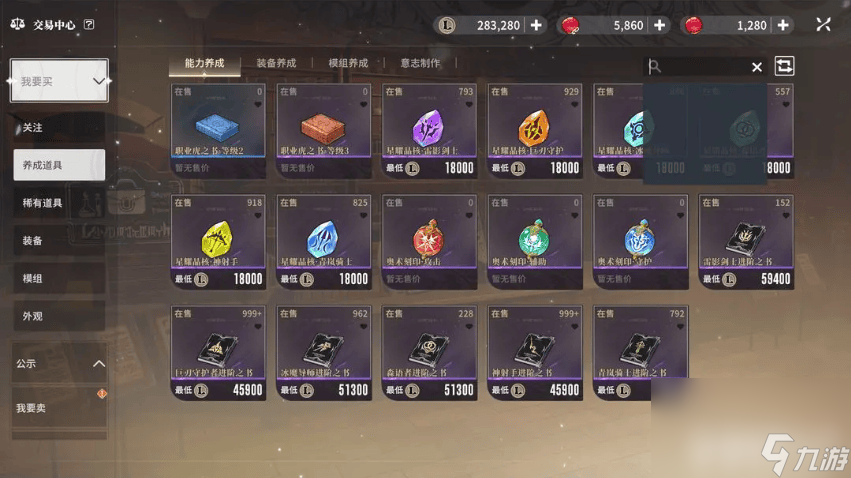Screen dimensions: 851x478
Task: Open the trading center help icon
Action: click(89, 25)
